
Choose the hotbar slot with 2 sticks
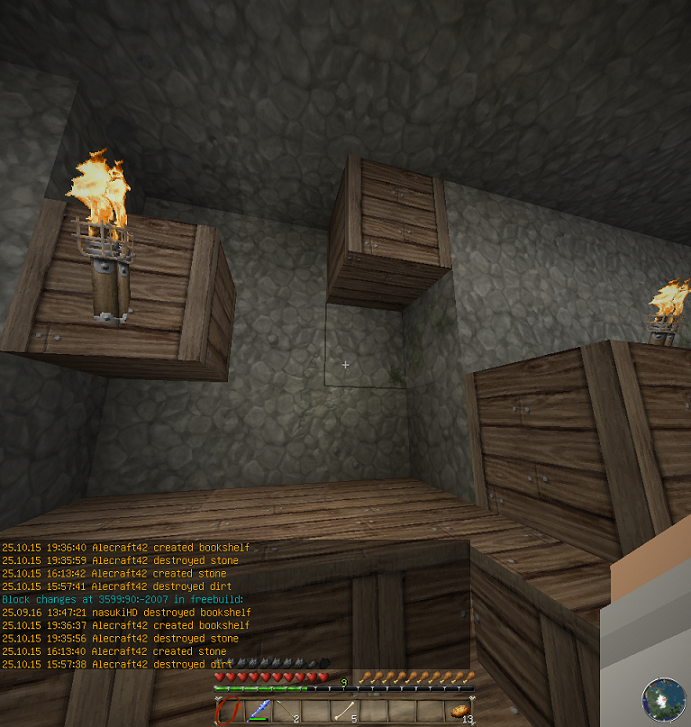(x=287, y=711)
